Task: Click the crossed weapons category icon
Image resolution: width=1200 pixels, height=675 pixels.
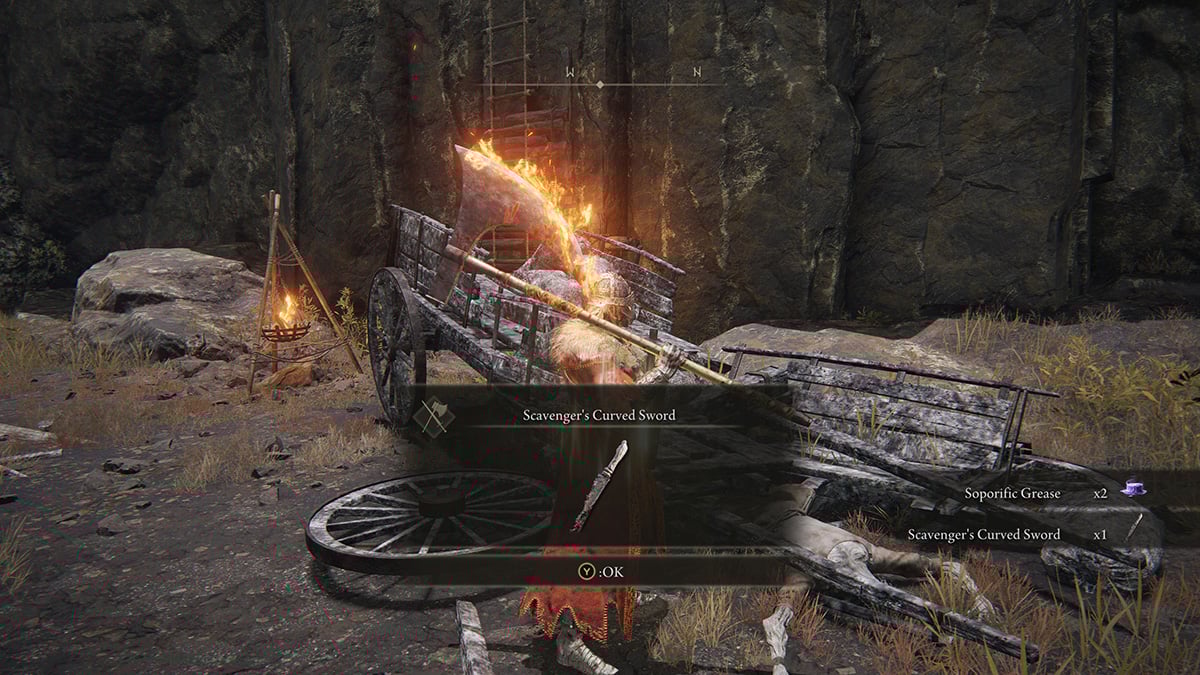Action: click(x=431, y=416)
